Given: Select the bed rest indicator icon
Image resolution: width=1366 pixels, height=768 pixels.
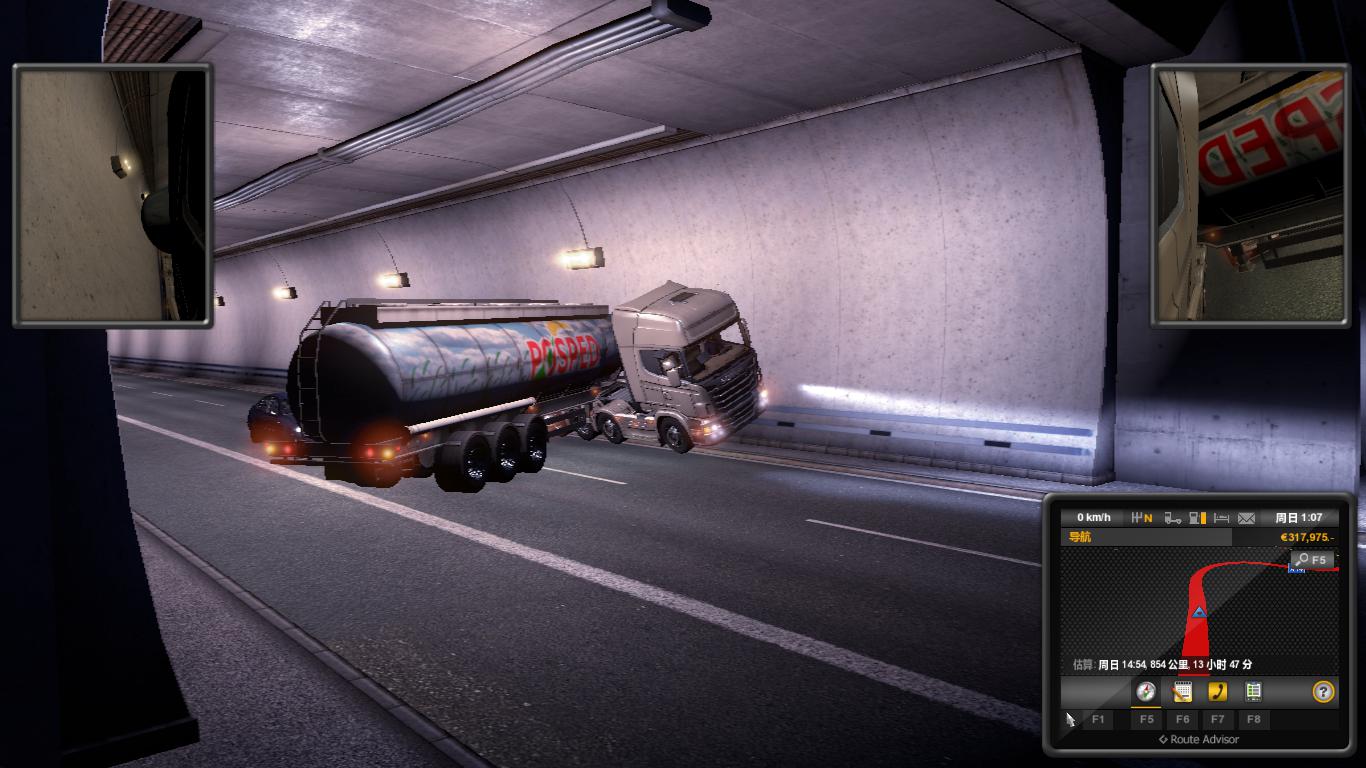Looking at the screenshot, I should coord(1221,518).
